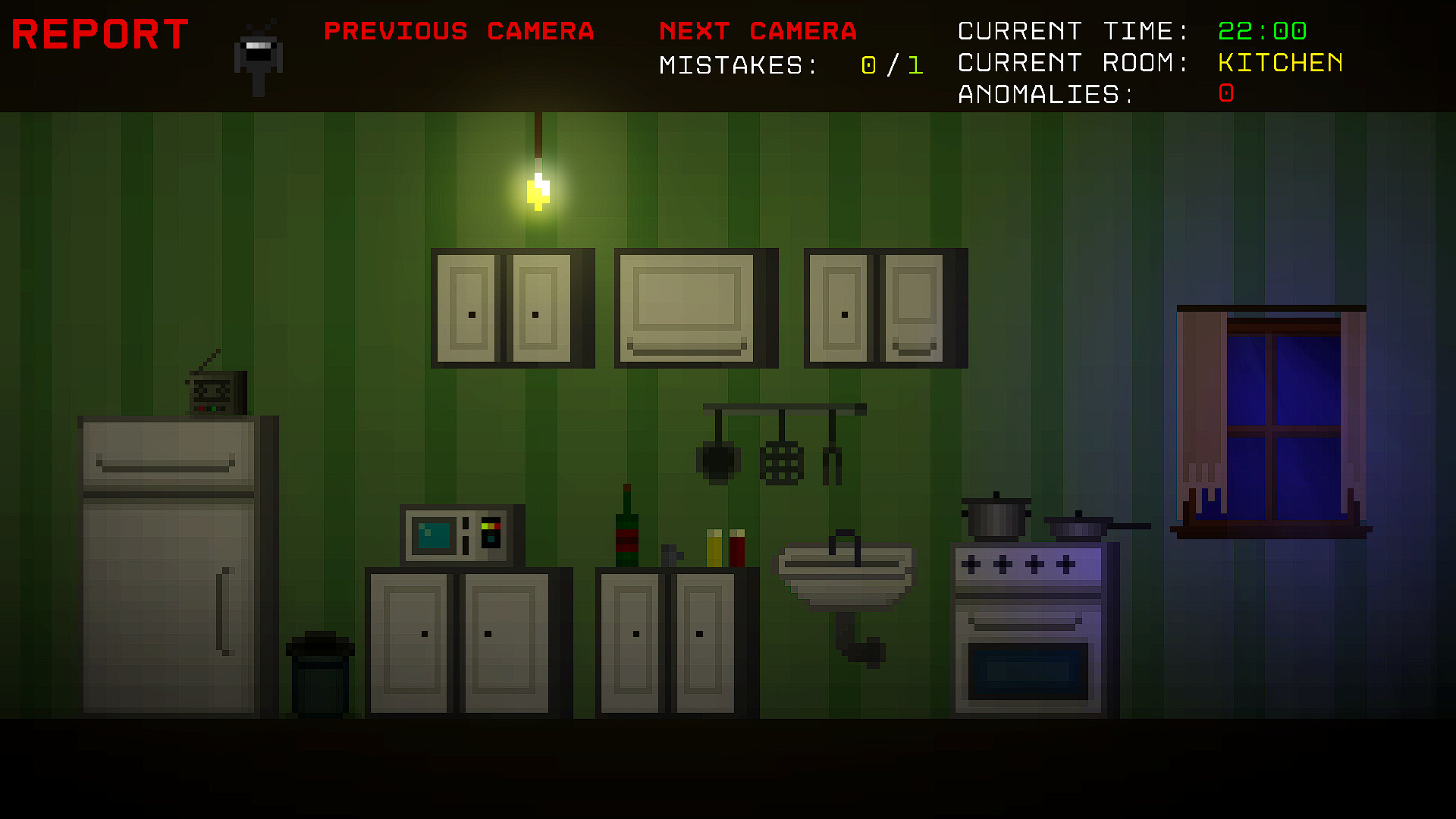Screen dimensions: 1456x819
Task: Click the radio atop the refrigerator
Action: [215, 389]
